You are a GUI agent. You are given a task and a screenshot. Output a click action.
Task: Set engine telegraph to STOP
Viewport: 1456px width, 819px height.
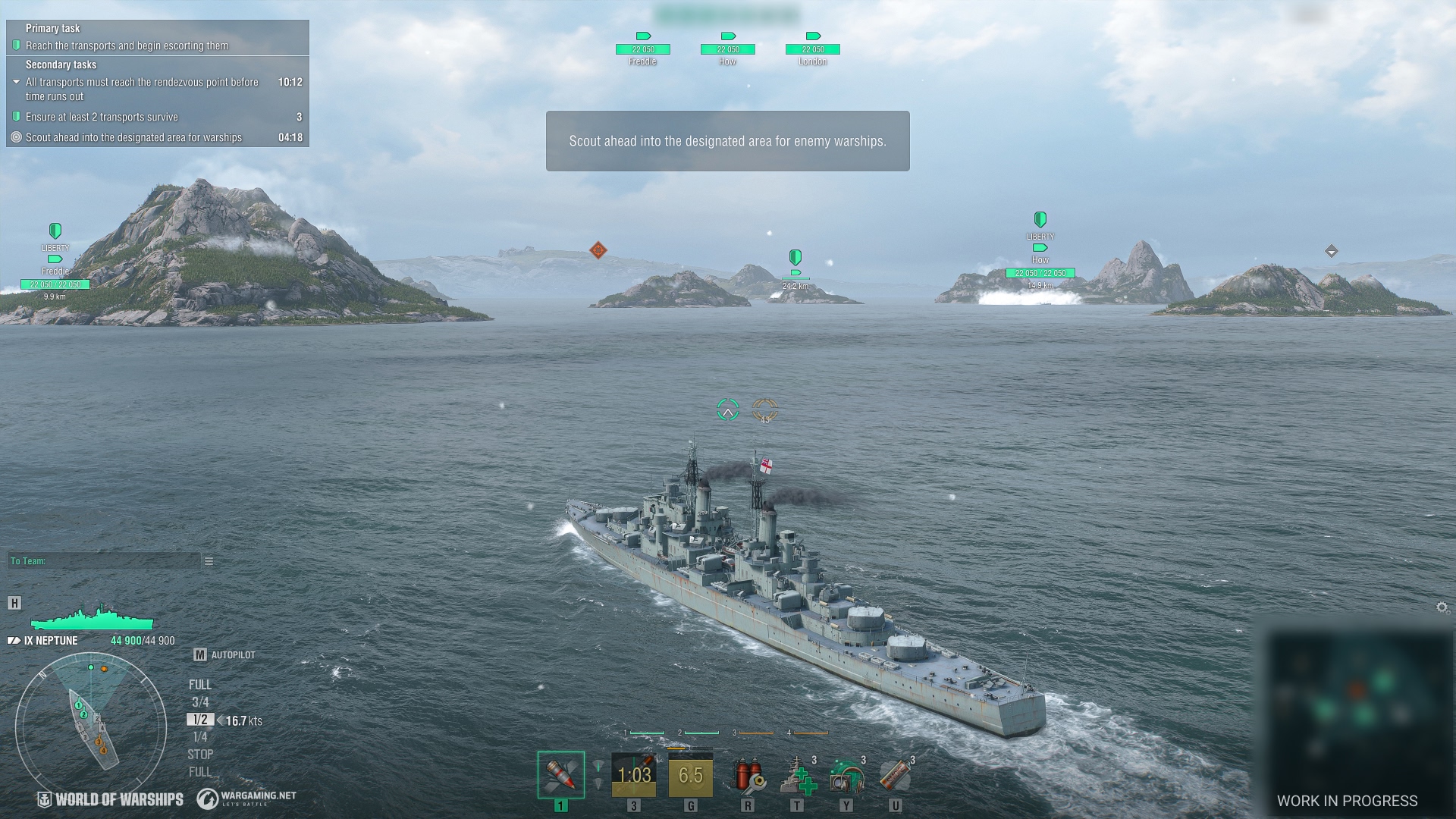click(x=200, y=755)
